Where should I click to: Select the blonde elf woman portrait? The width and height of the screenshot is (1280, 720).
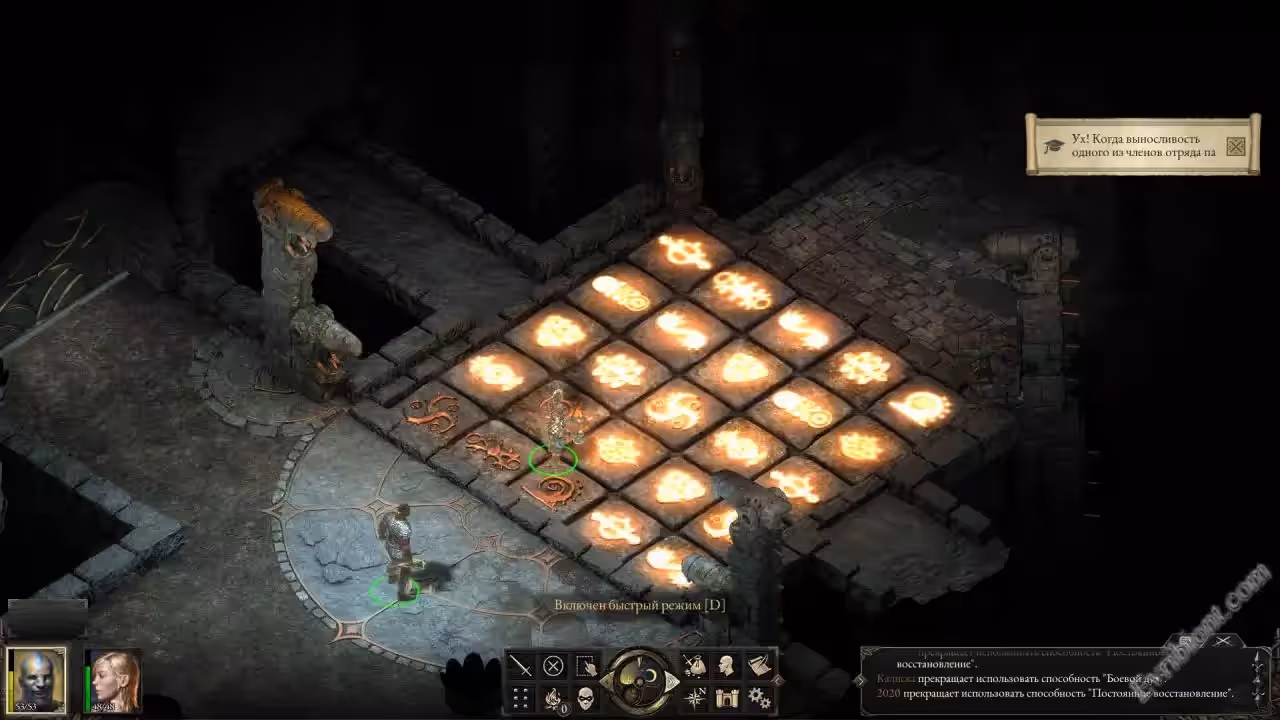pos(113,680)
